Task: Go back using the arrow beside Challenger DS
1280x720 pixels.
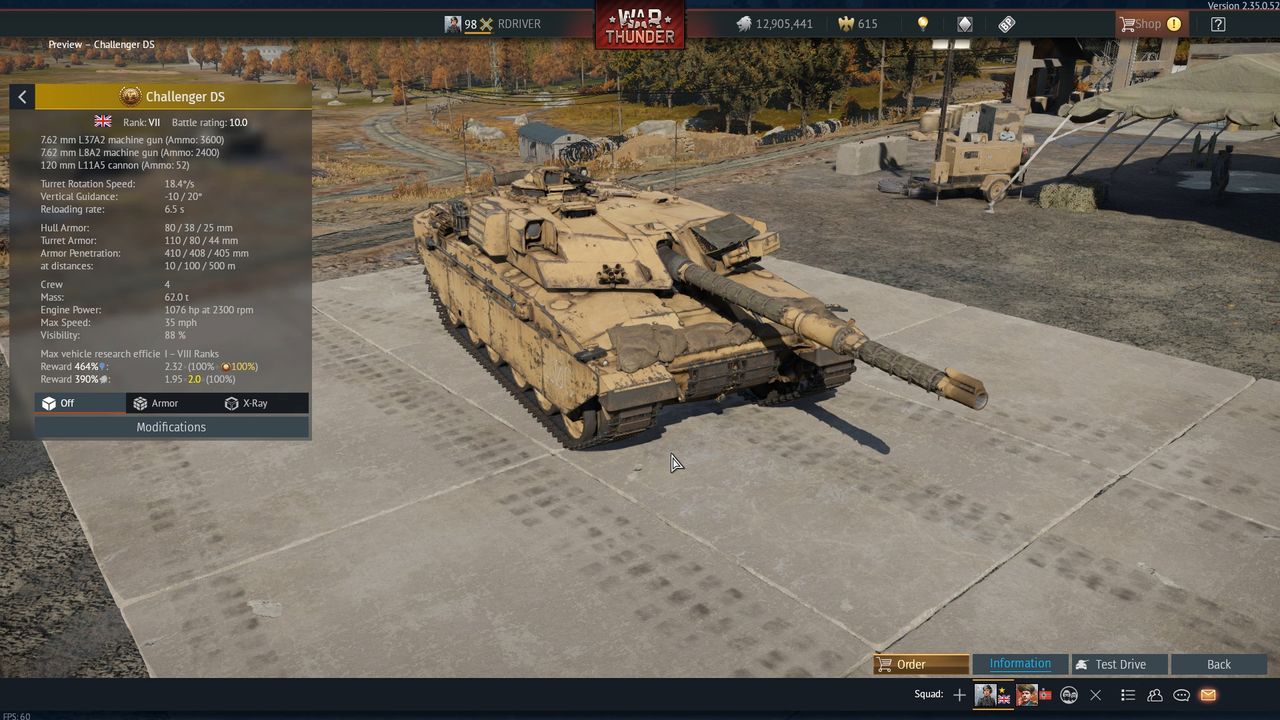Action: click(x=22, y=97)
